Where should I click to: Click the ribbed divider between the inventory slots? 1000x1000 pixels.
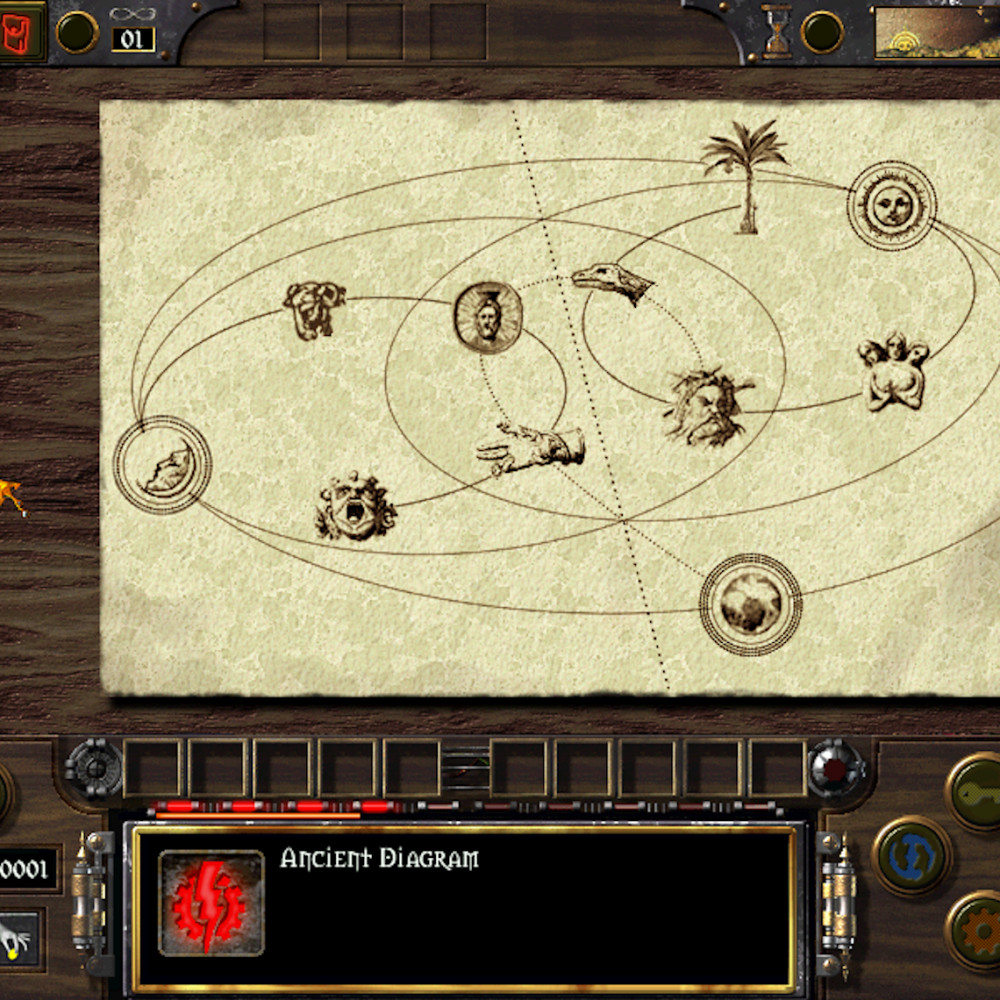[x=465, y=768]
